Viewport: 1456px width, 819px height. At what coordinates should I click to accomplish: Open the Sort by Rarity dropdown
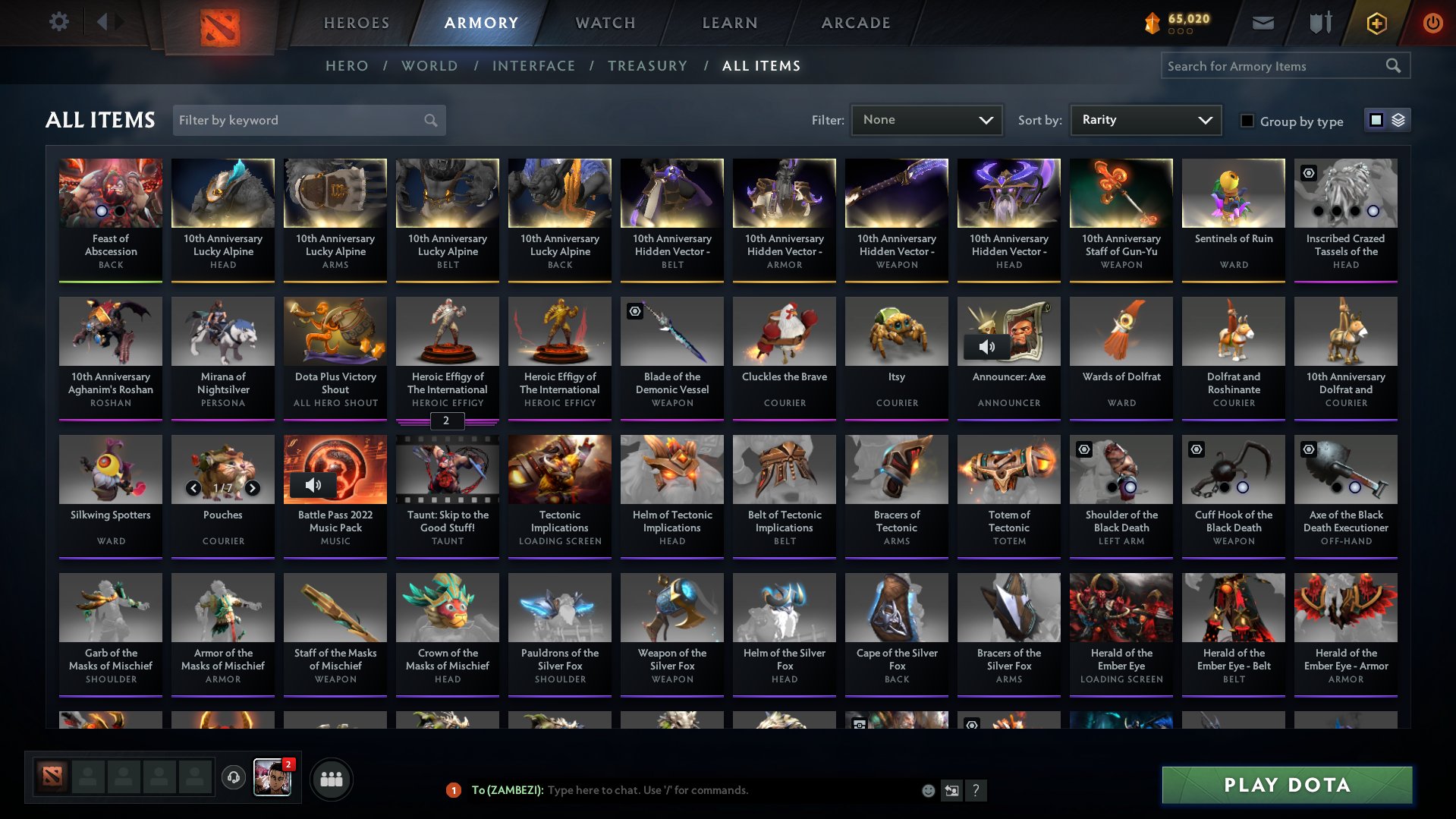[1145, 120]
